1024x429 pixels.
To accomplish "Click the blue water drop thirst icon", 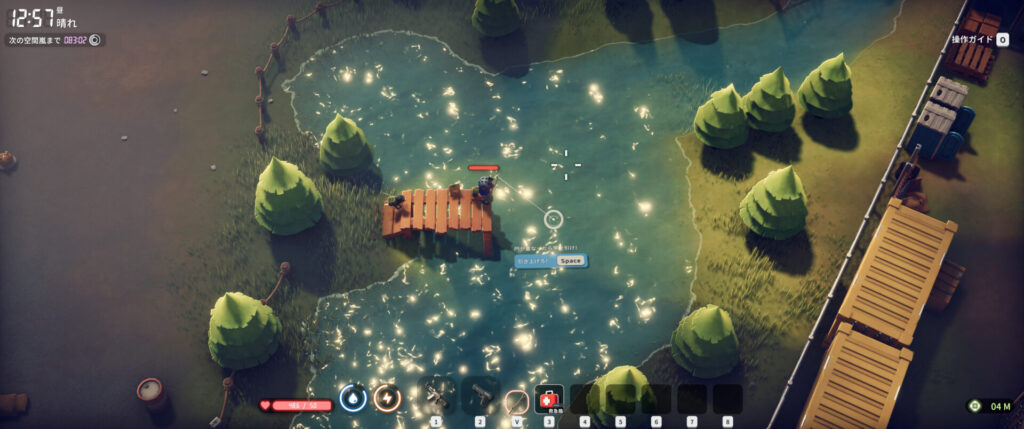I will [353, 398].
